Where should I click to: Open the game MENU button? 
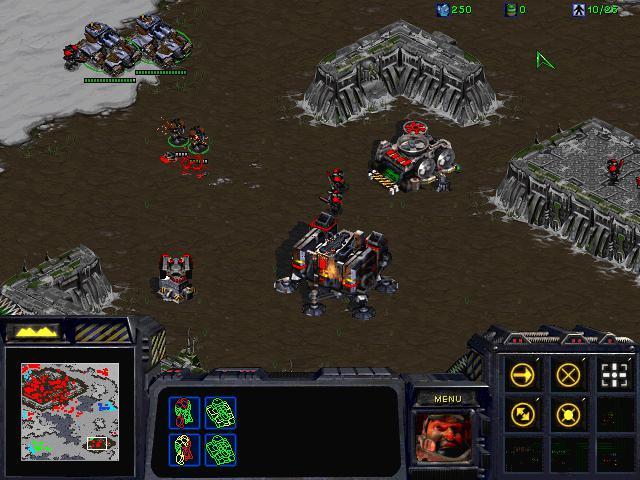[447, 399]
